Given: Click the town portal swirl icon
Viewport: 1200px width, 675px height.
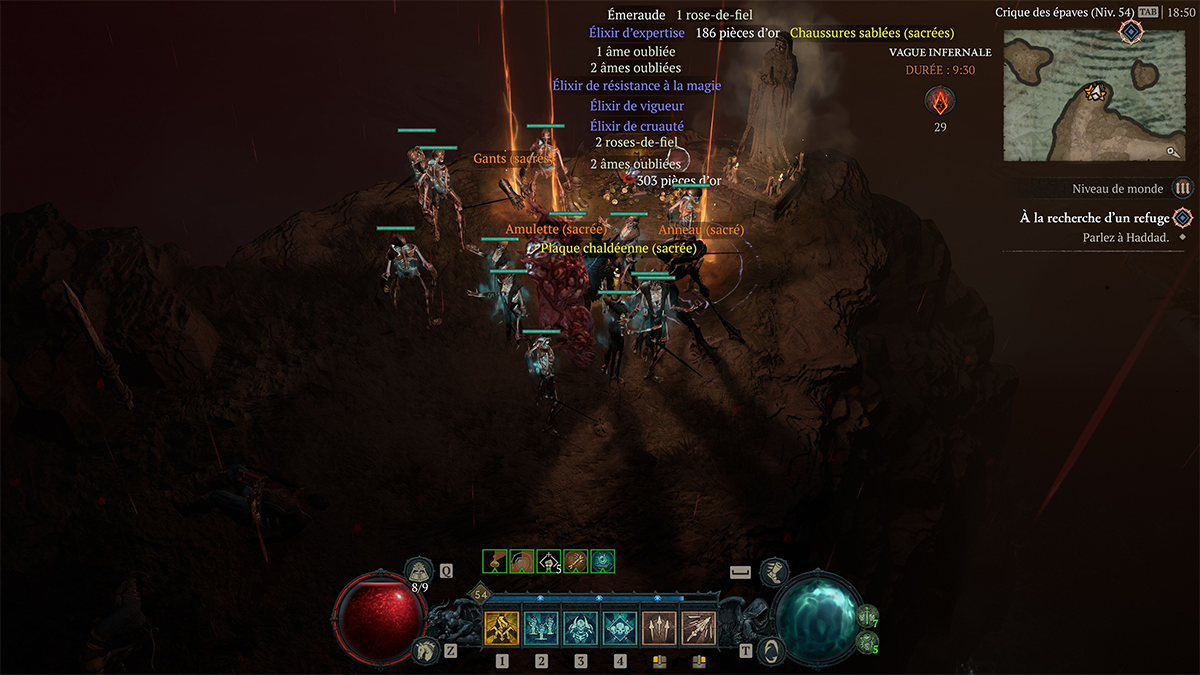Looking at the screenshot, I should point(772,650).
